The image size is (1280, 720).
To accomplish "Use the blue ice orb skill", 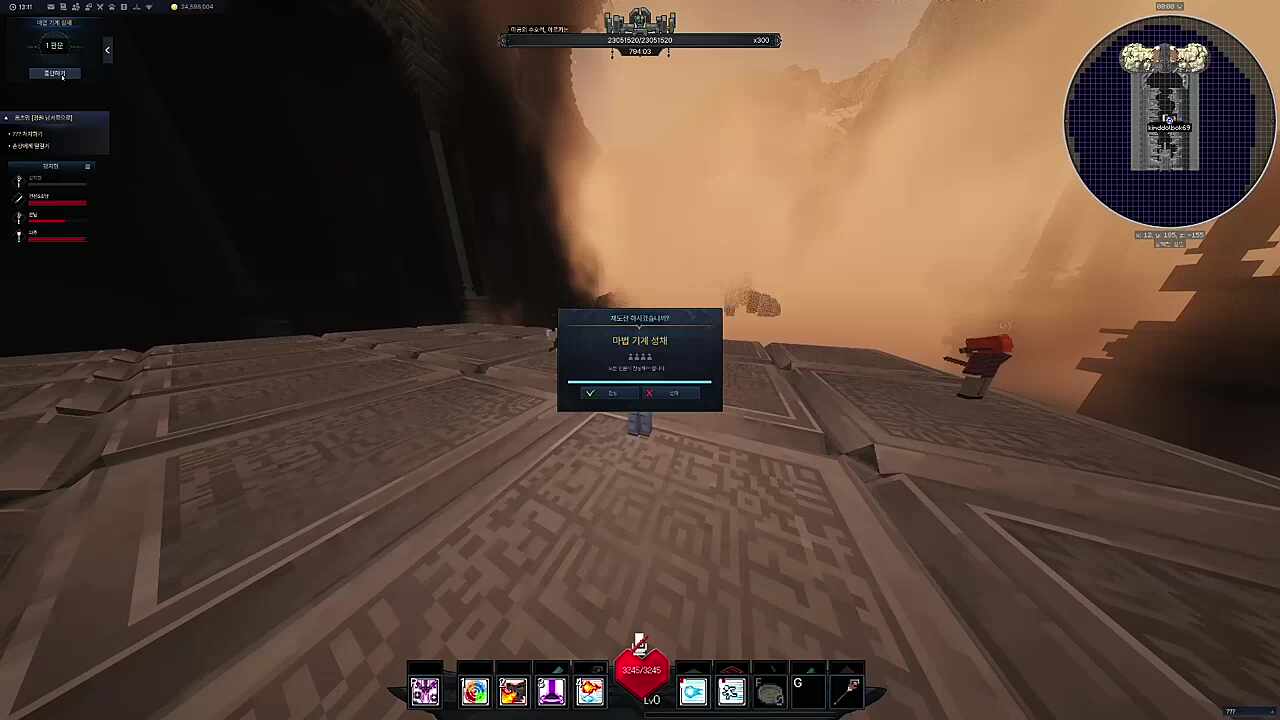I will point(693,691).
